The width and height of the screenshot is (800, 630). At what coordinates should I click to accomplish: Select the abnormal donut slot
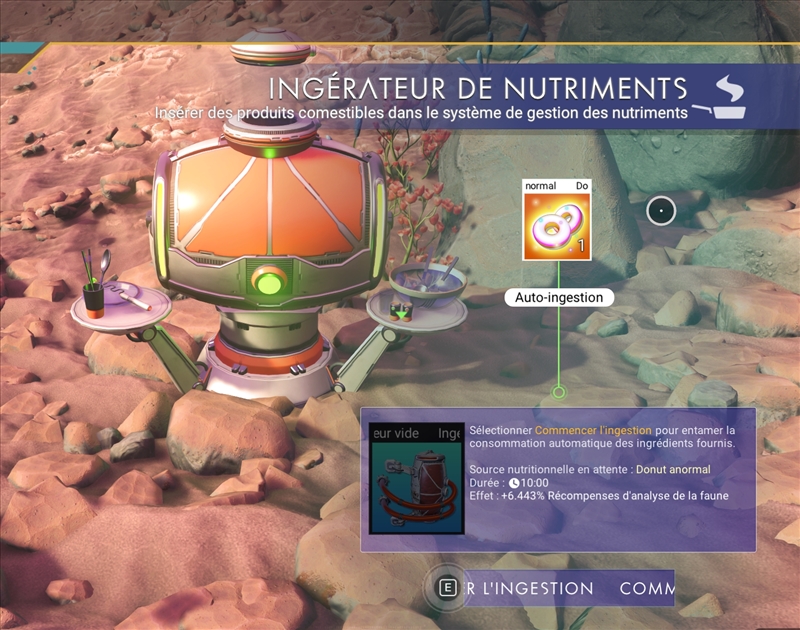[x=556, y=226]
